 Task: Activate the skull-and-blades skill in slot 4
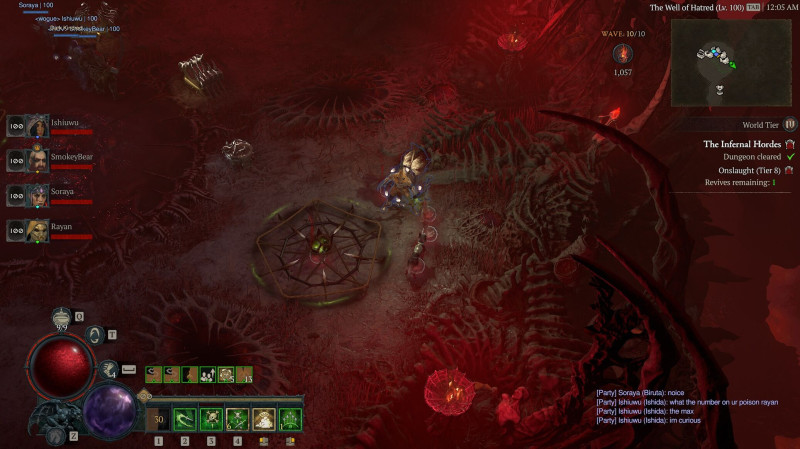(237, 418)
